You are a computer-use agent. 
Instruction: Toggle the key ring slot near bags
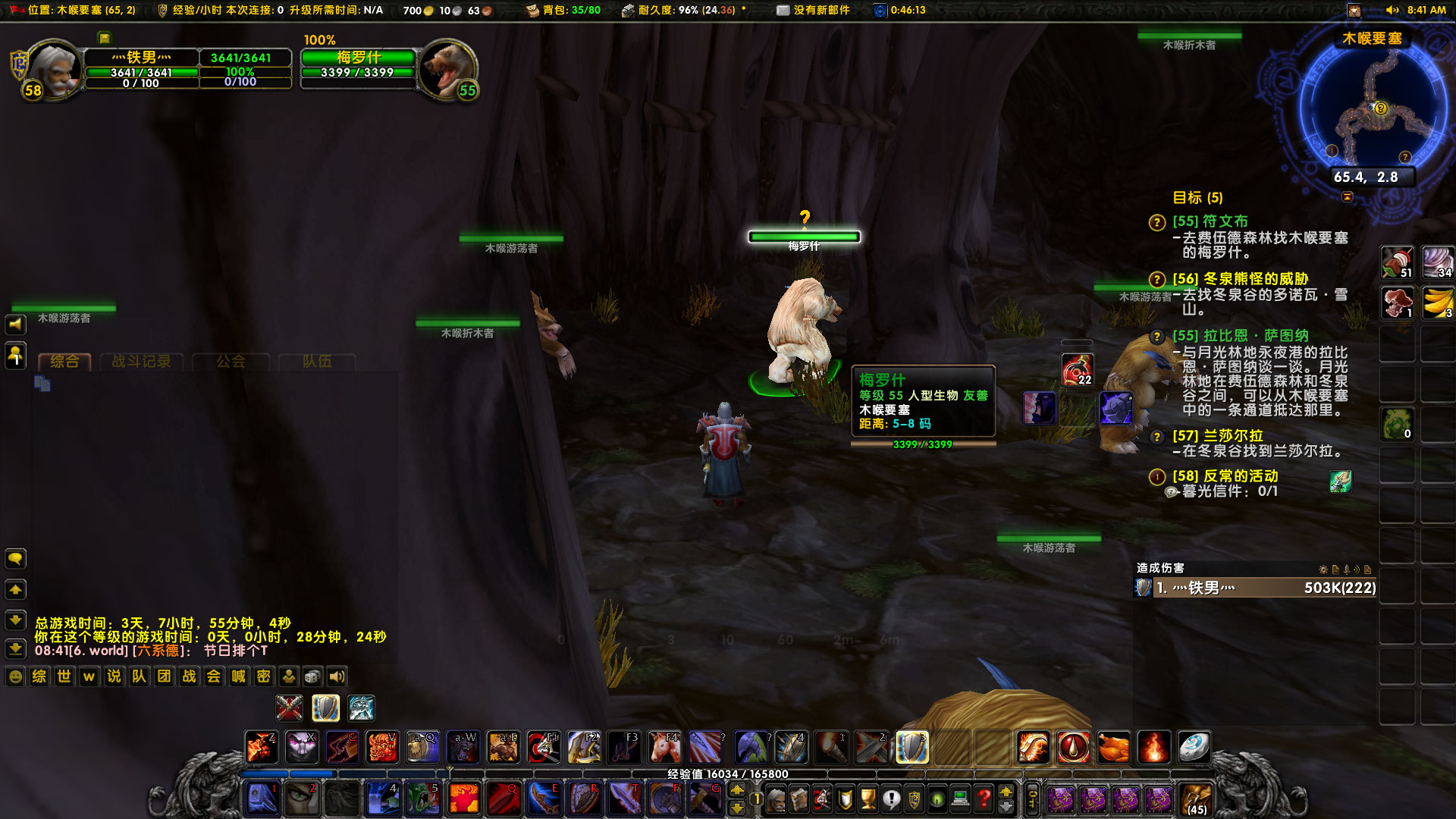pos(1032,799)
